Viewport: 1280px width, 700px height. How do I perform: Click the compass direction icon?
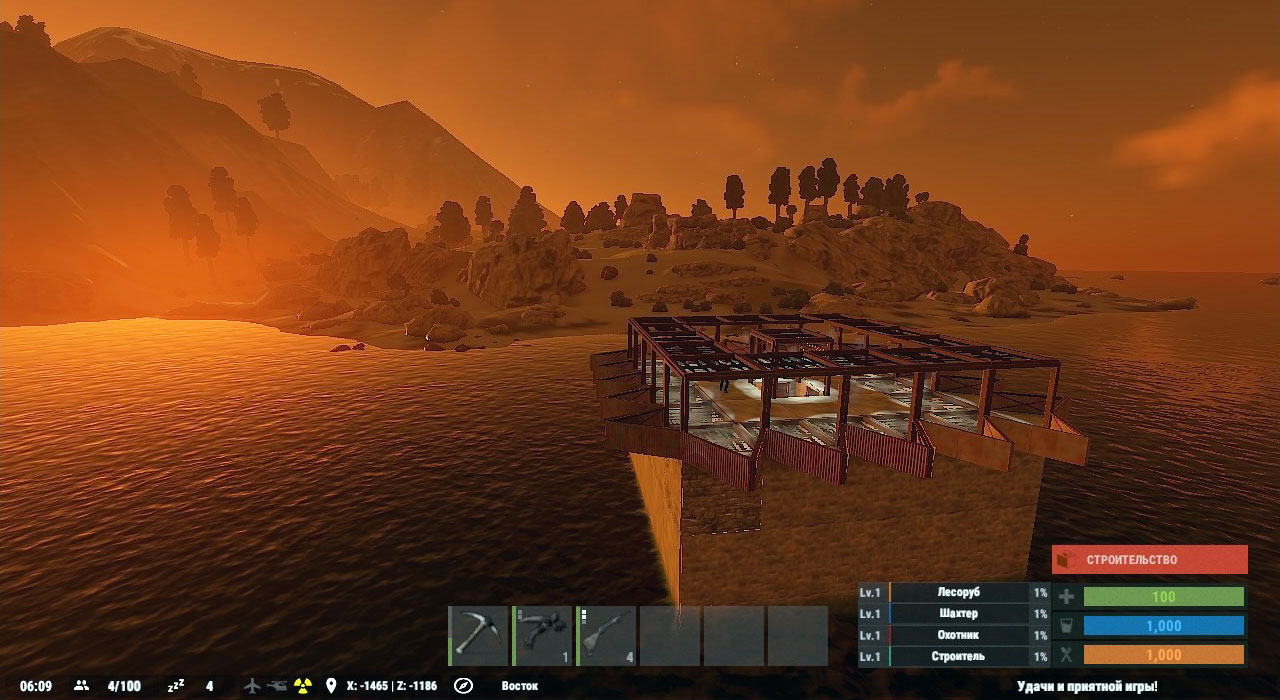coord(463,686)
